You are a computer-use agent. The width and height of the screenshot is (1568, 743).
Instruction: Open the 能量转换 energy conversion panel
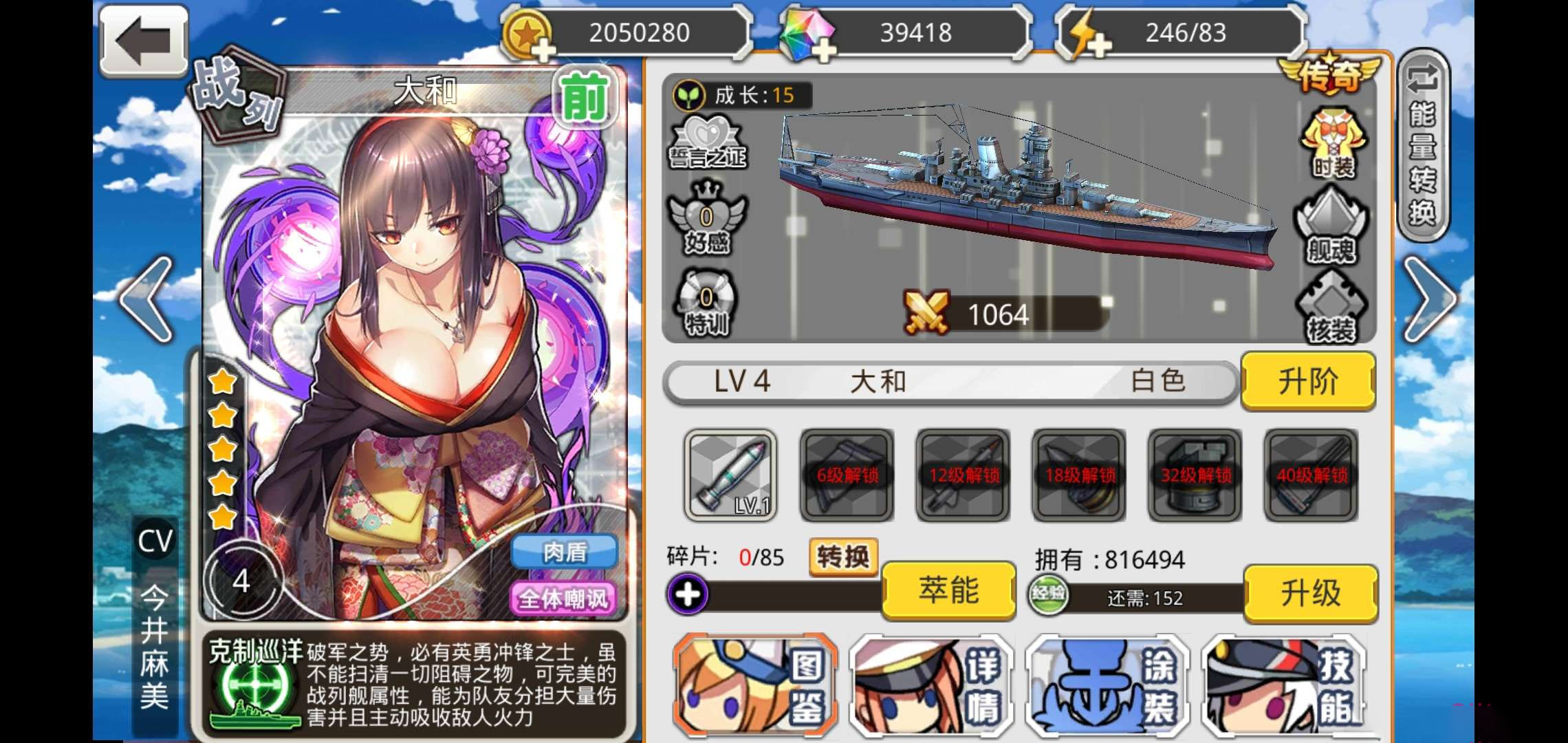1423,144
